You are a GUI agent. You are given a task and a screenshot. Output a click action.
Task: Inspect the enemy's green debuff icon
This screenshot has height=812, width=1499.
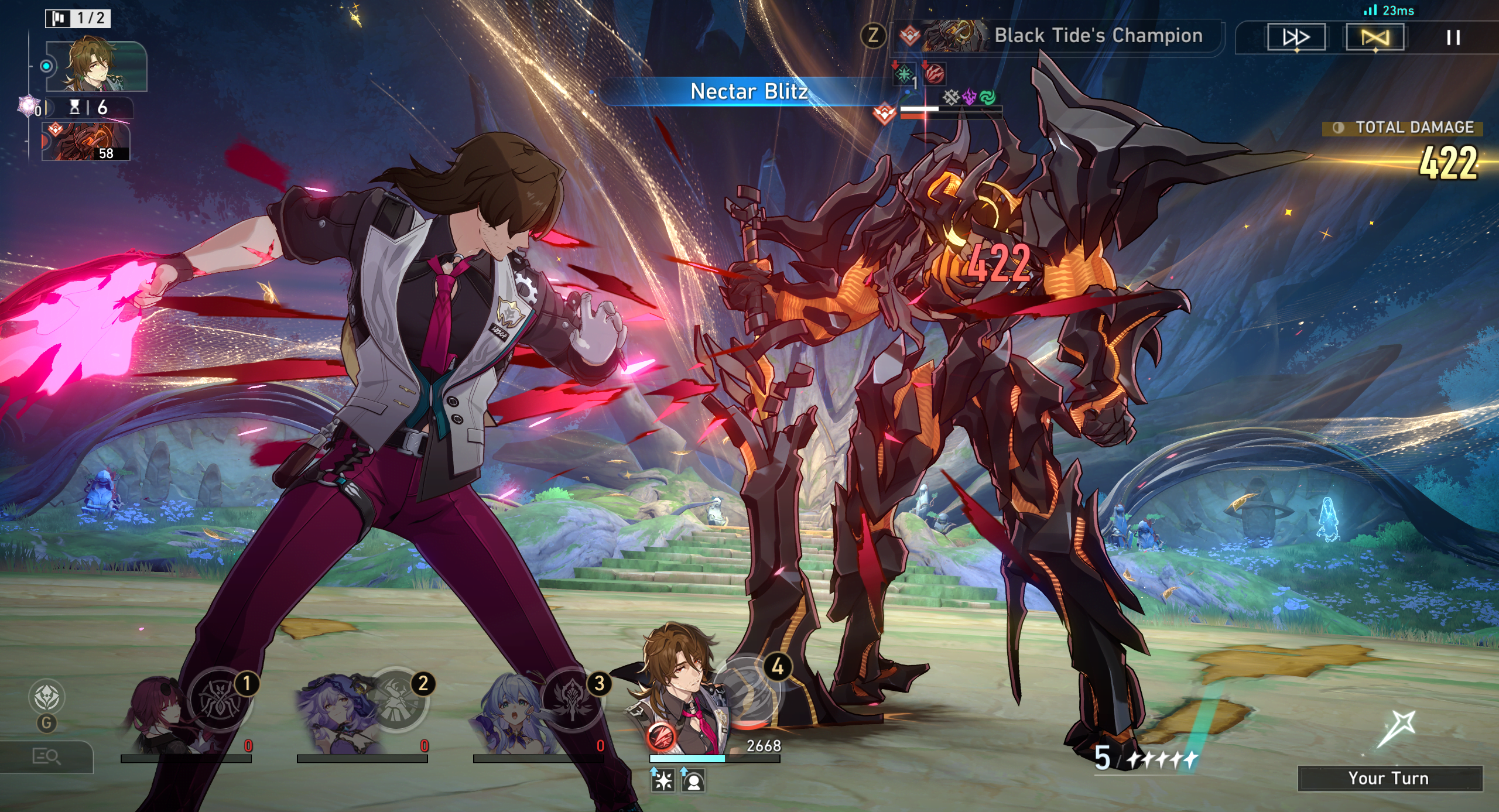tap(904, 74)
